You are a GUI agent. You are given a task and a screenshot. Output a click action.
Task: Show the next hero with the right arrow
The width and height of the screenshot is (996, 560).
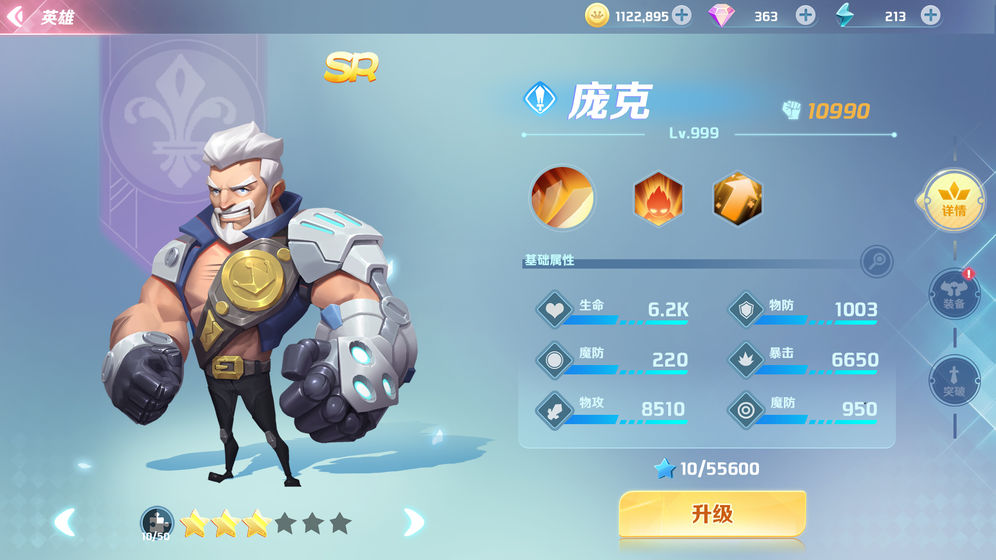click(x=412, y=521)
